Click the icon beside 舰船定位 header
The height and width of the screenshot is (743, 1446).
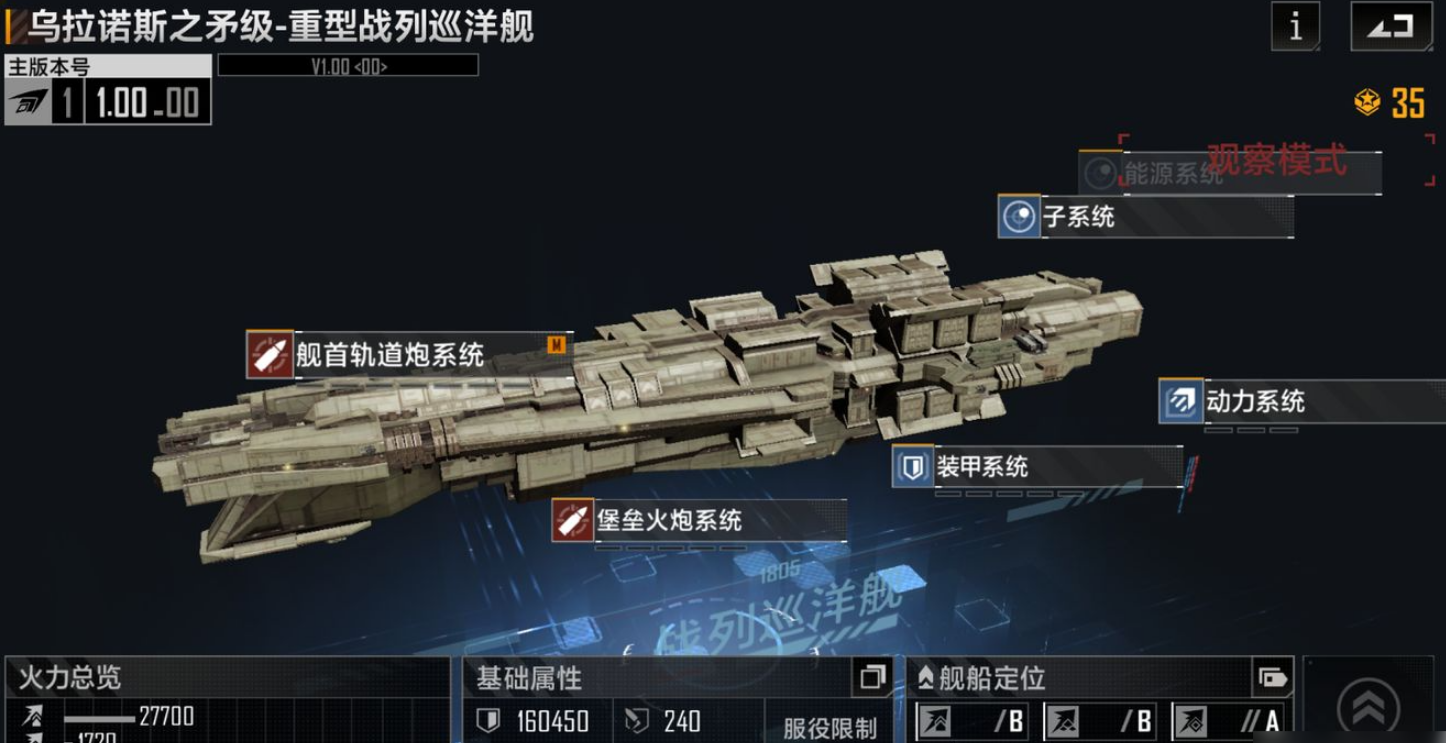pyautogui.click(x=1272, y=678)
